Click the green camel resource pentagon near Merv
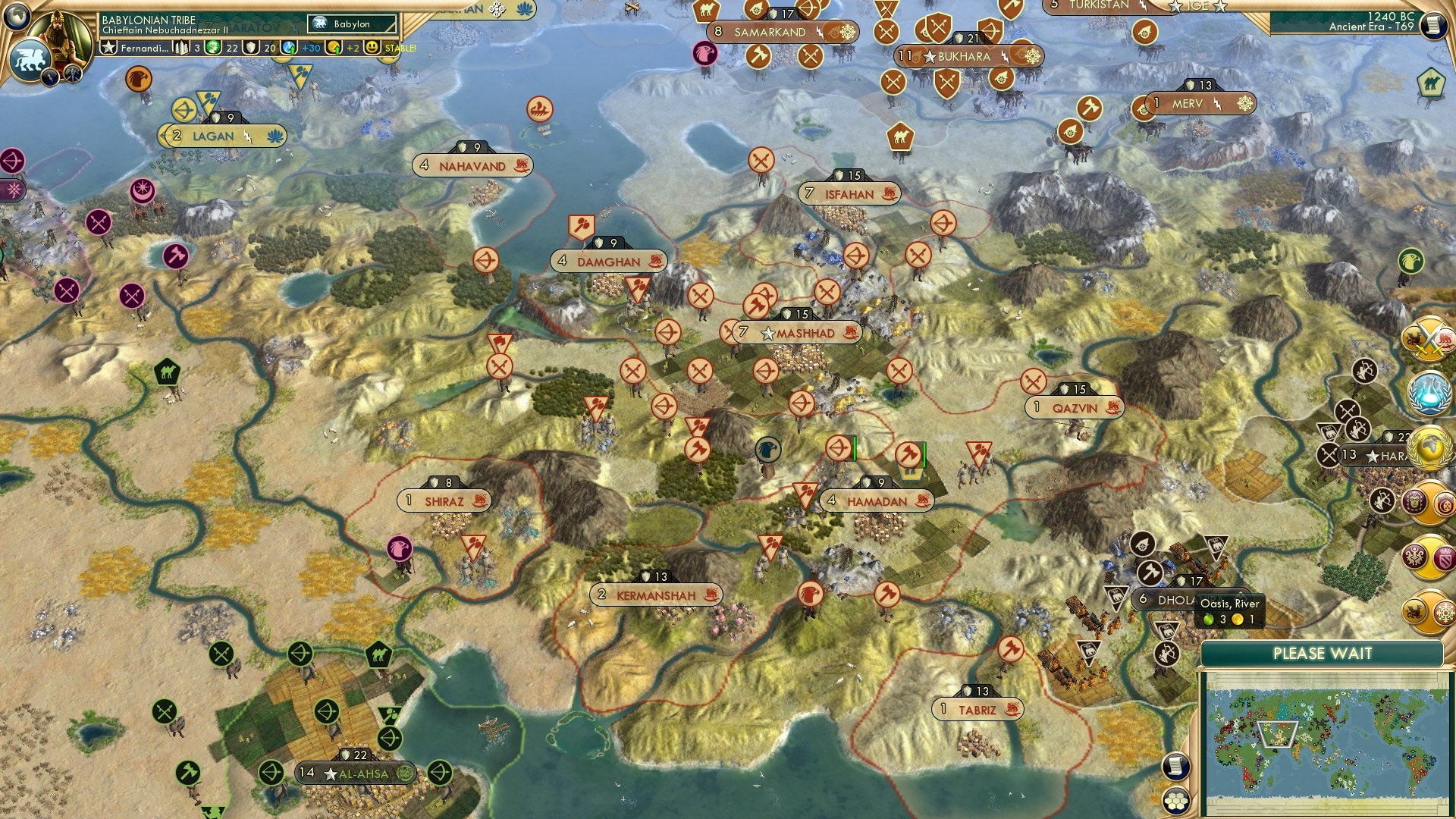 (1432, 81)
